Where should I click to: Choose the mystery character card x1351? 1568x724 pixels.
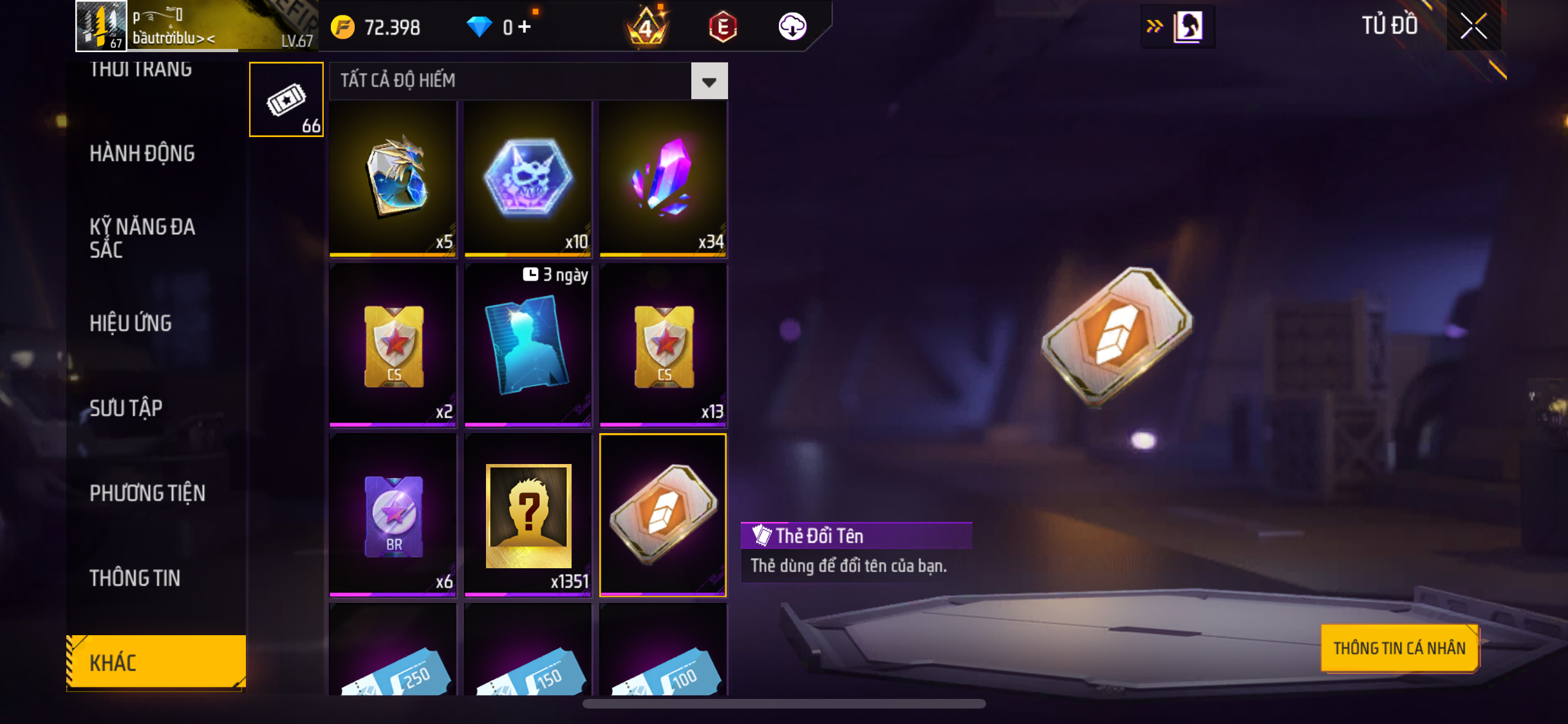point(528,514)
